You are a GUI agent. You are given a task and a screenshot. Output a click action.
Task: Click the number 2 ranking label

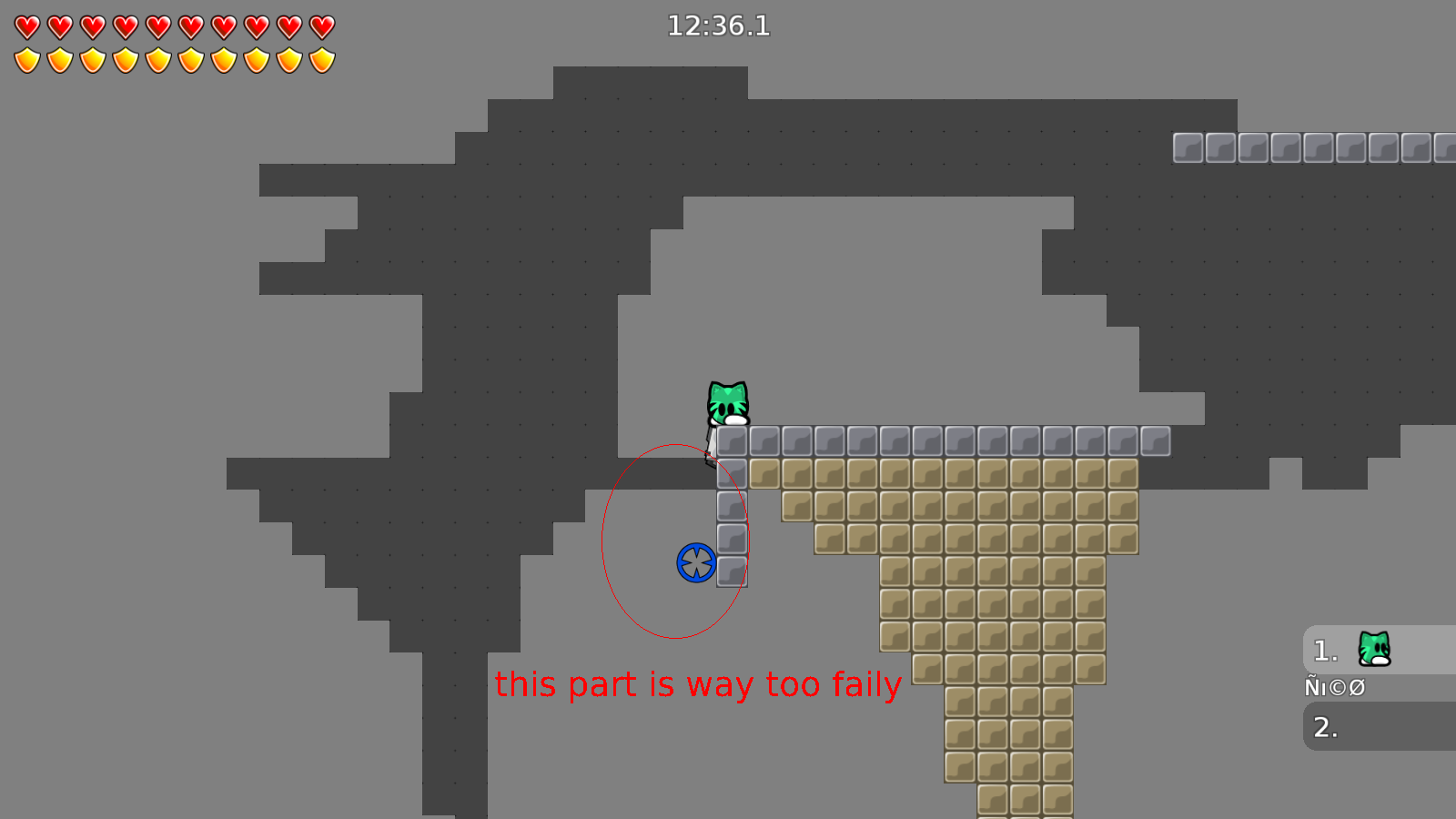click(1324, 728)
